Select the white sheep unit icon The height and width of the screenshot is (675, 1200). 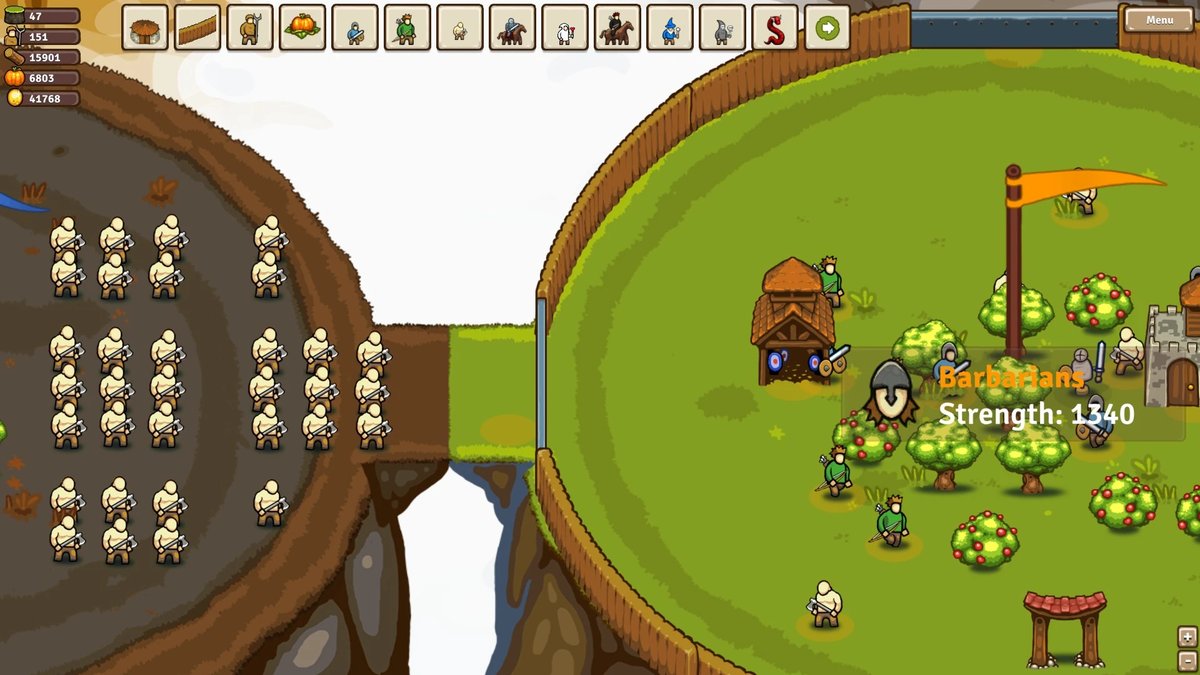[564, 28]
